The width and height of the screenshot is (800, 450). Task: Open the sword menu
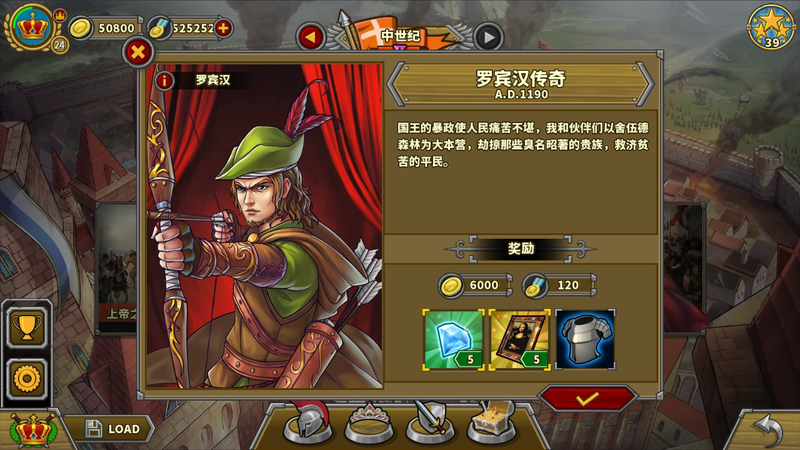(x=430, y=424)
